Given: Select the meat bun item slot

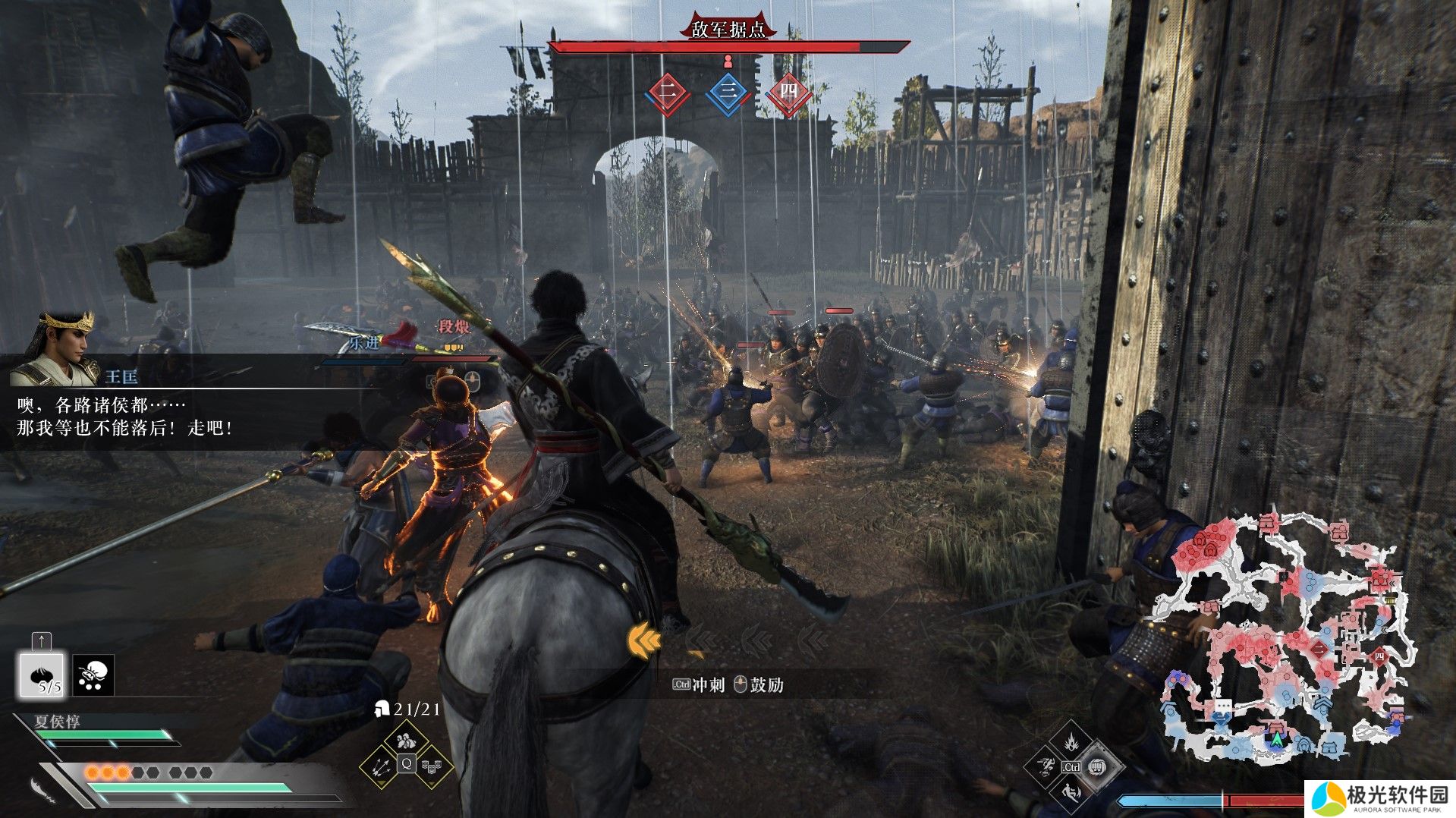Looking at the screenshot, I should click(42, 674).
